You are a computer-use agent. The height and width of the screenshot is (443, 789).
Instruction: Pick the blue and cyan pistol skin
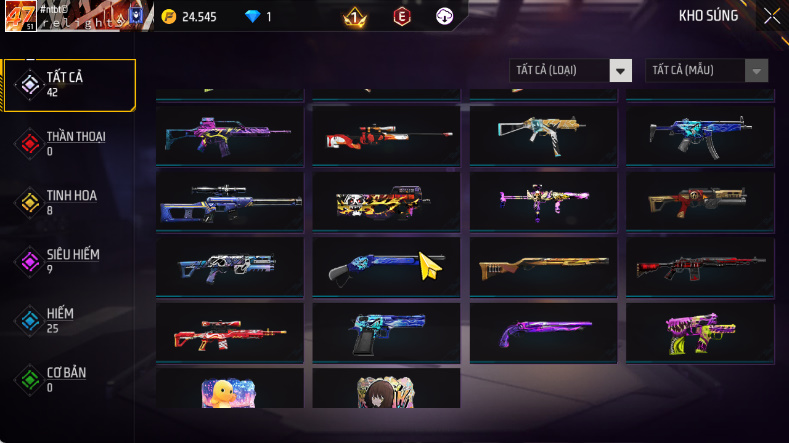[385, 331]
